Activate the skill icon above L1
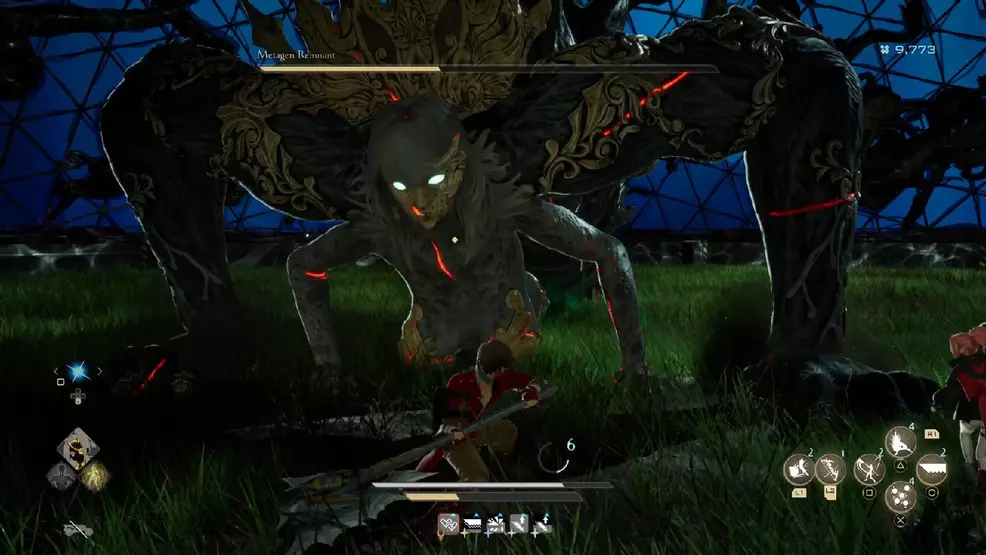 point(799,469)
